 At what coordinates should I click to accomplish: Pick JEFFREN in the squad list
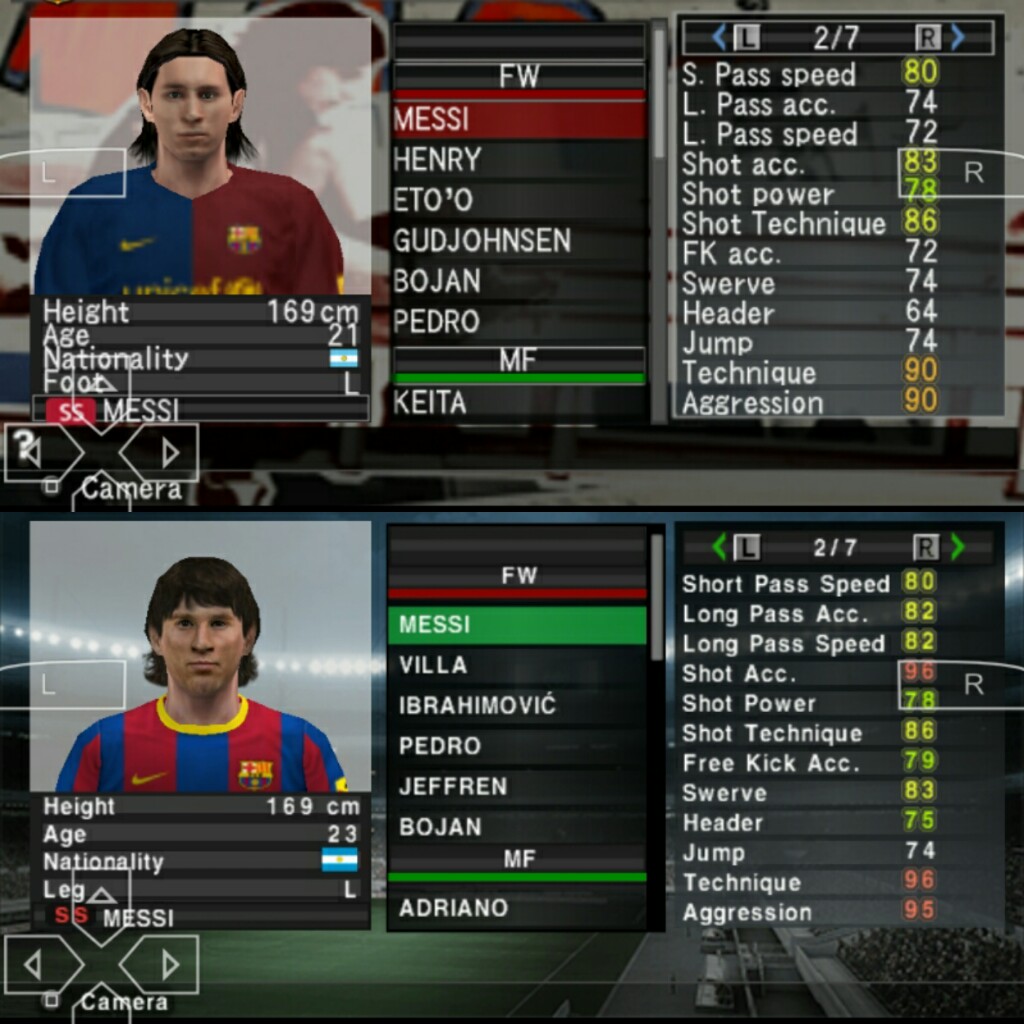click(516, 786)
